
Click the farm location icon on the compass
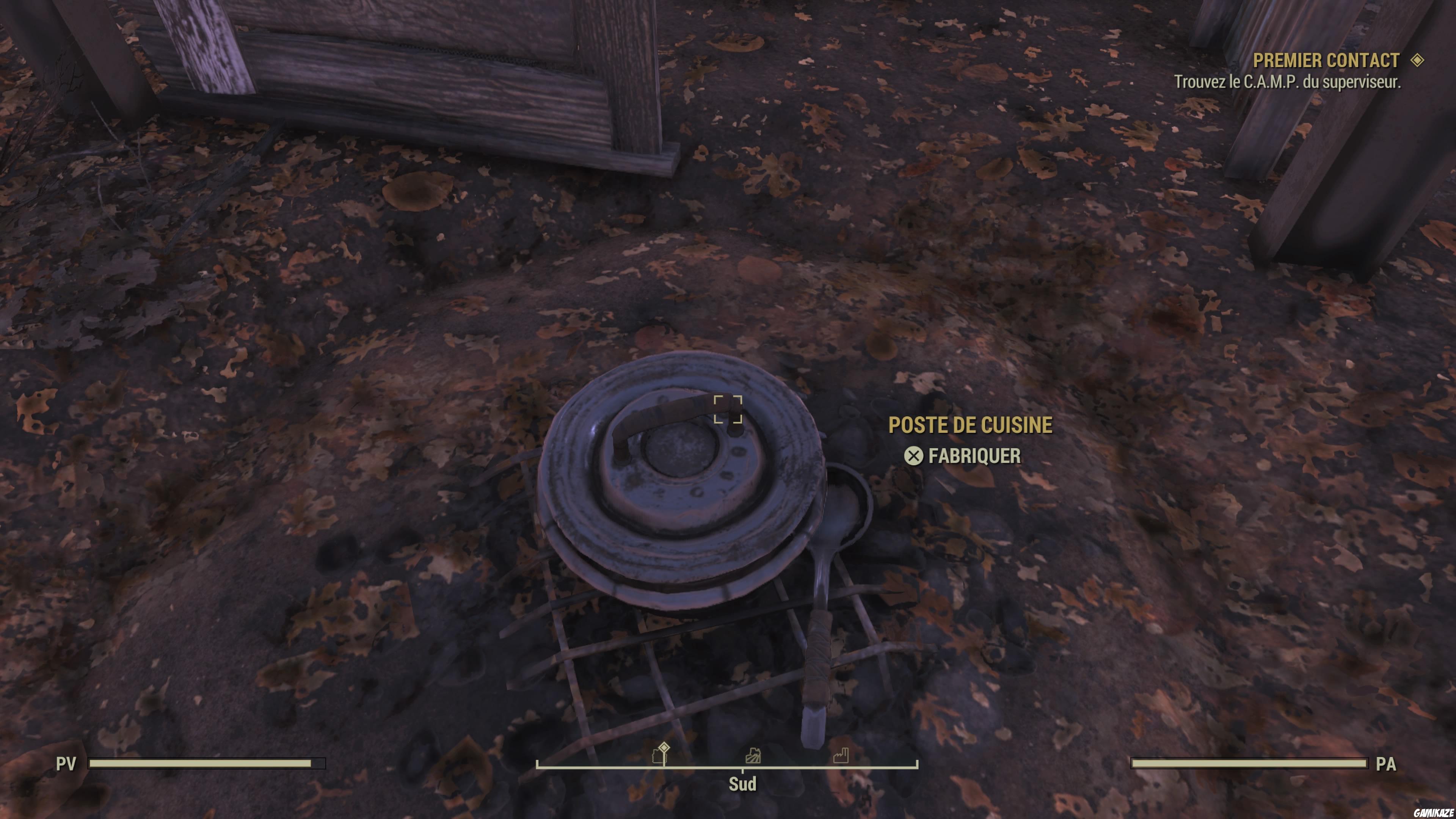(x=753, y=756)
